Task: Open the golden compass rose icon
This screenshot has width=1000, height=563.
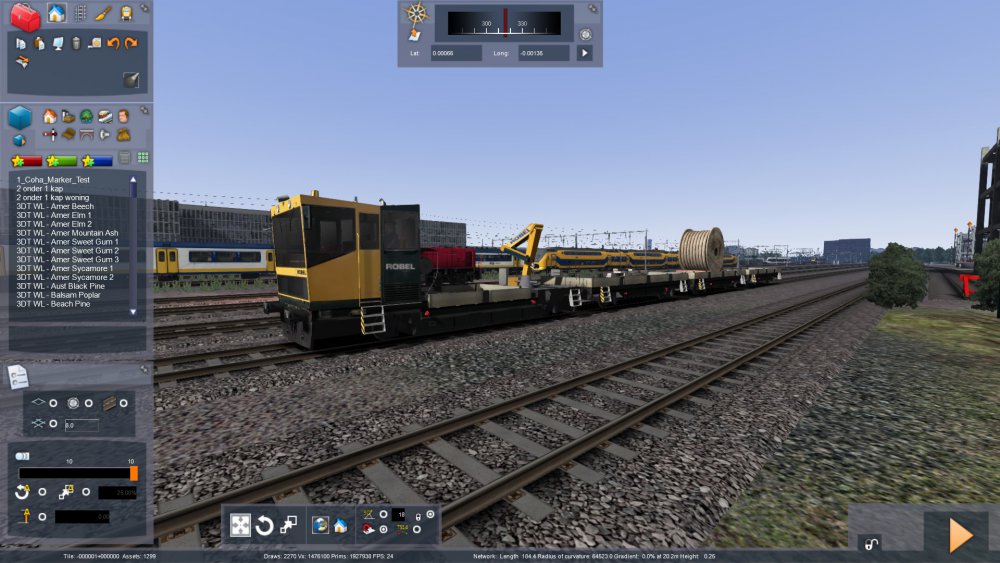Action: pyautogui.click(x=416, y=13)
